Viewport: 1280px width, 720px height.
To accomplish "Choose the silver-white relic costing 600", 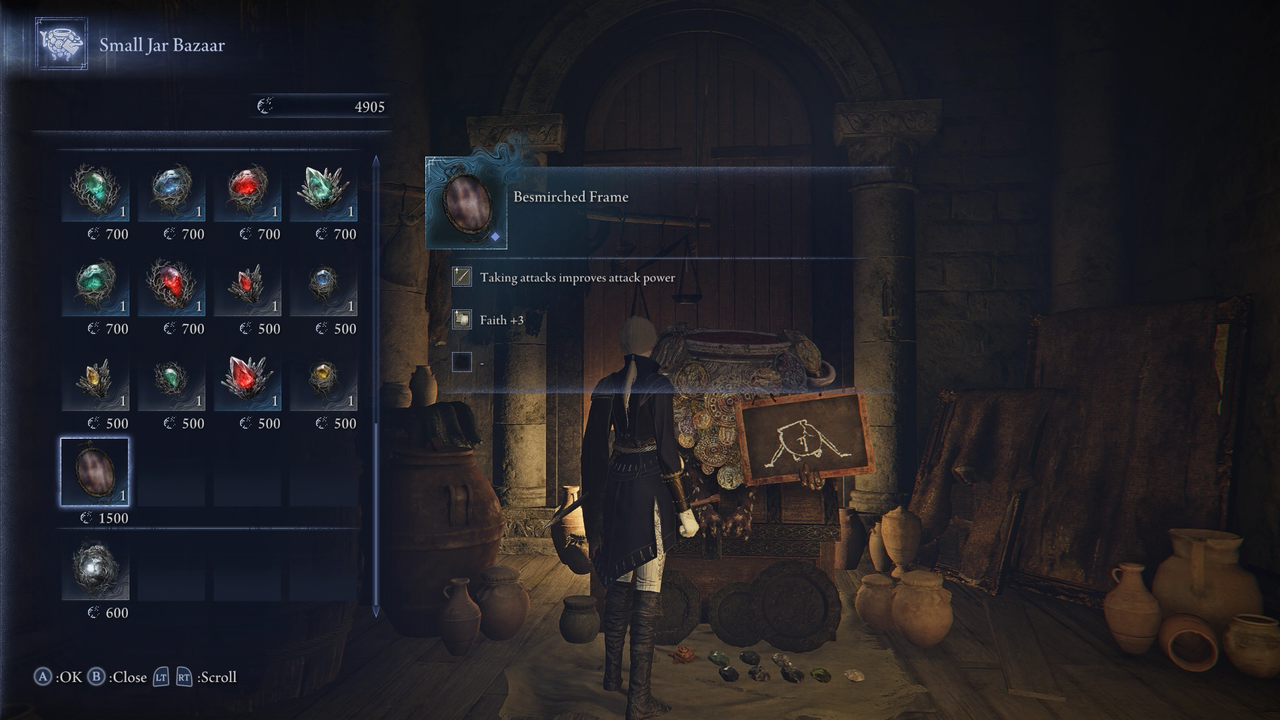I will coord(95,567).
